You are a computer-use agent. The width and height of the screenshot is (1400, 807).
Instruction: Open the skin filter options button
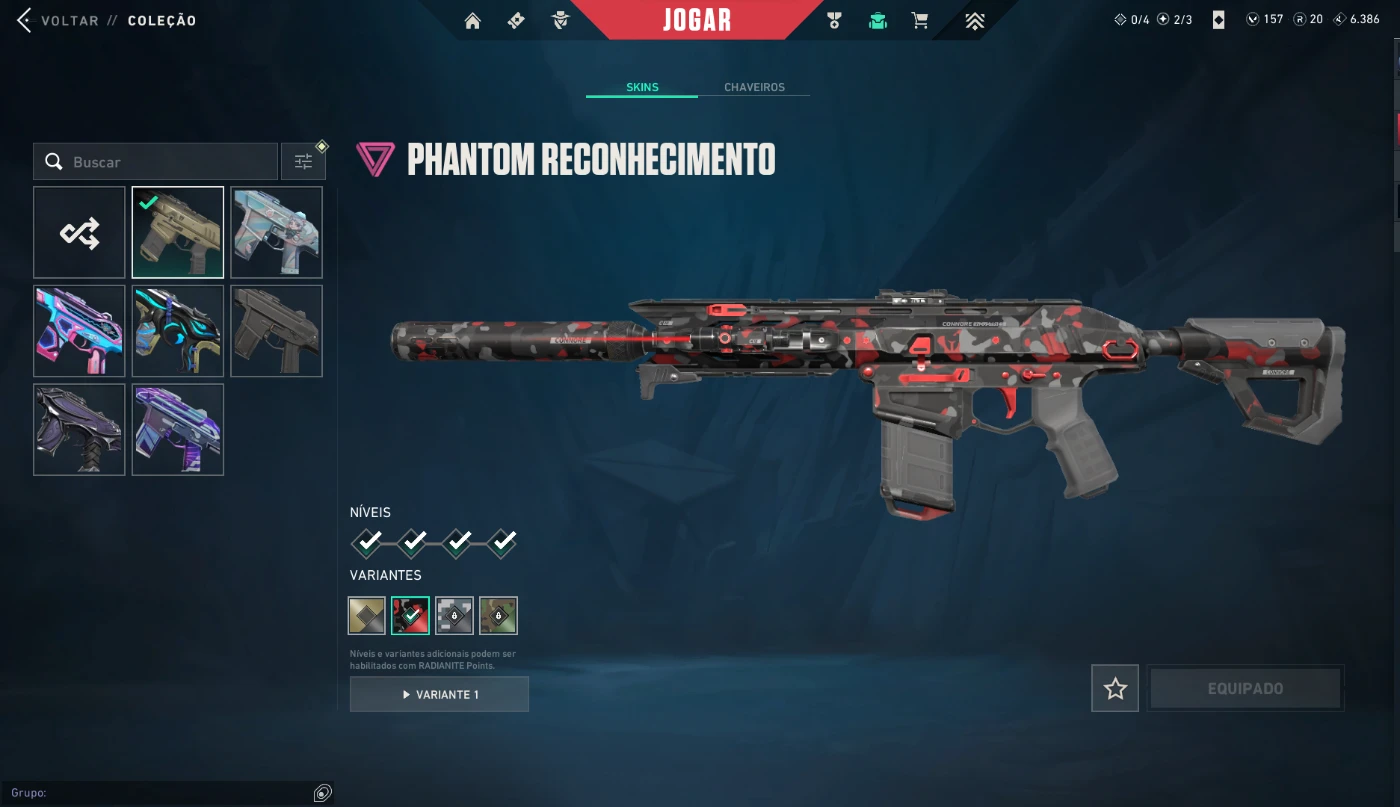[x=303, y=162]
